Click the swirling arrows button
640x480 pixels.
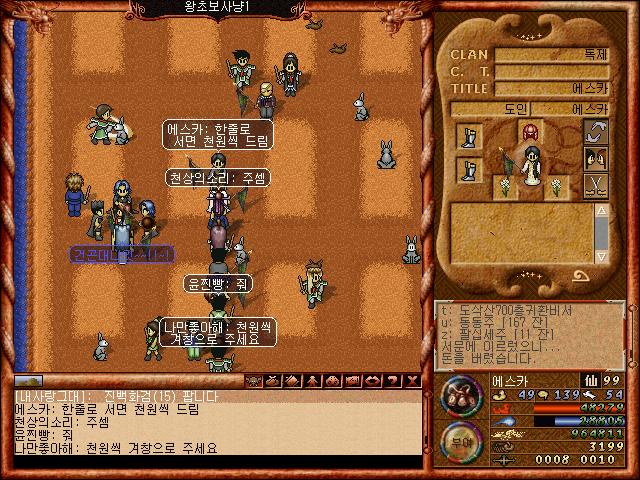596,132
